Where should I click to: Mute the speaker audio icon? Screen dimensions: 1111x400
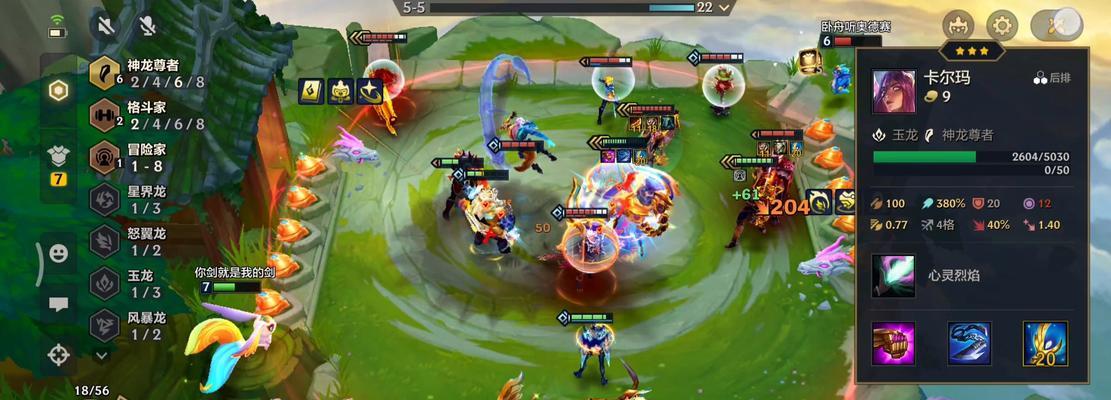(105, 25)
